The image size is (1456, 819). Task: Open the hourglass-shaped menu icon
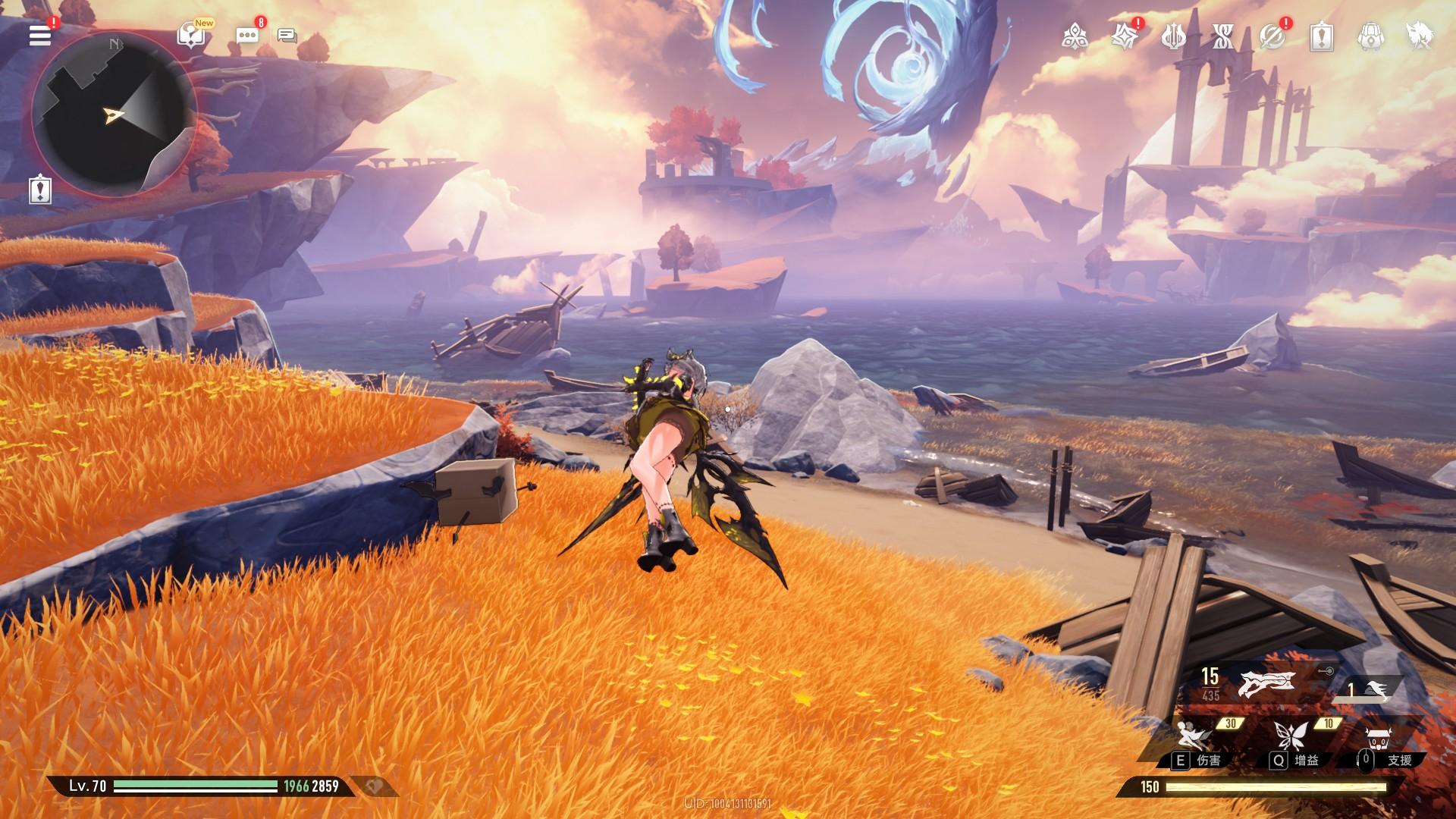click(1222, 36)
